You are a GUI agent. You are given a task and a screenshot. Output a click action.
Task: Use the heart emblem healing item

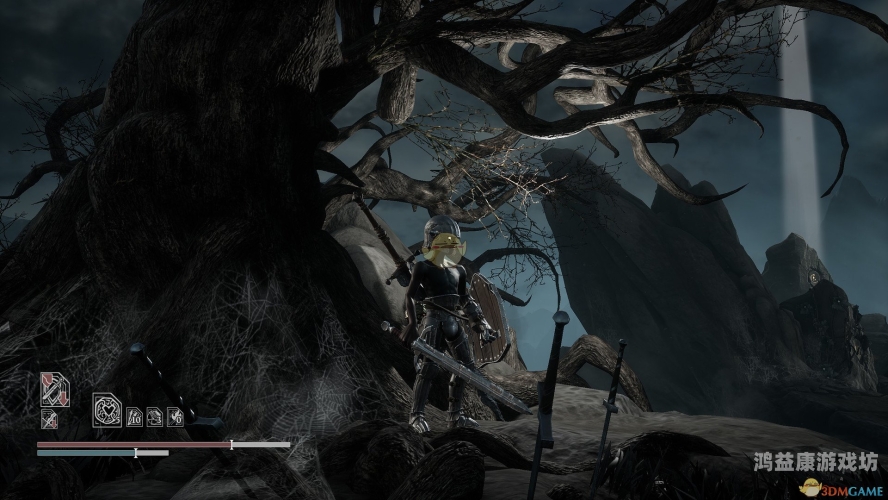[x=107, y=410]
